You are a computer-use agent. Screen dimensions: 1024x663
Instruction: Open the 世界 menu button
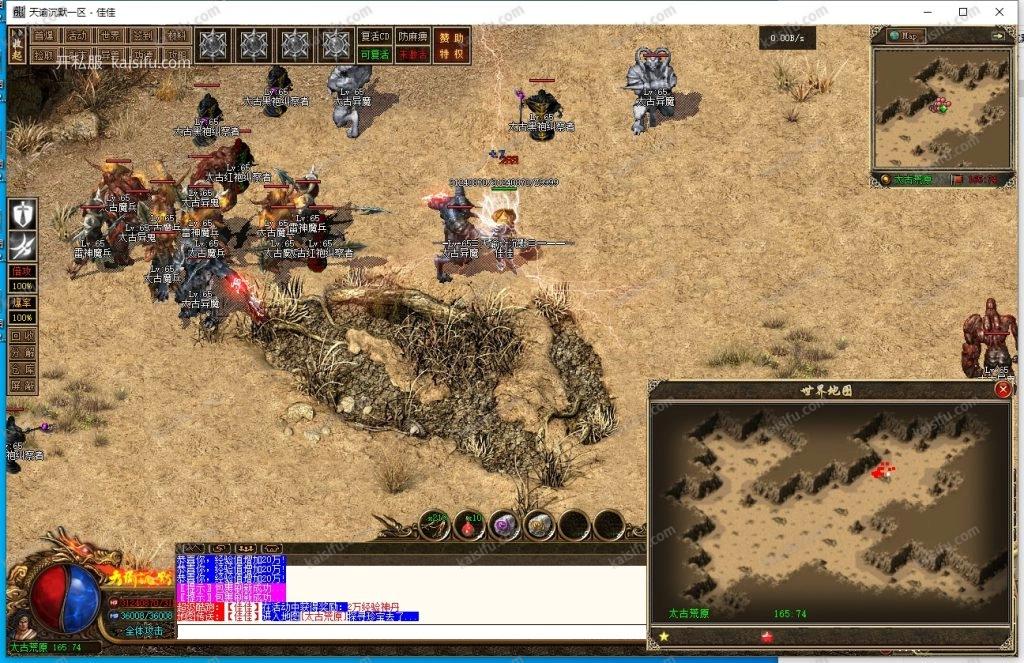[x=111, y=35]
